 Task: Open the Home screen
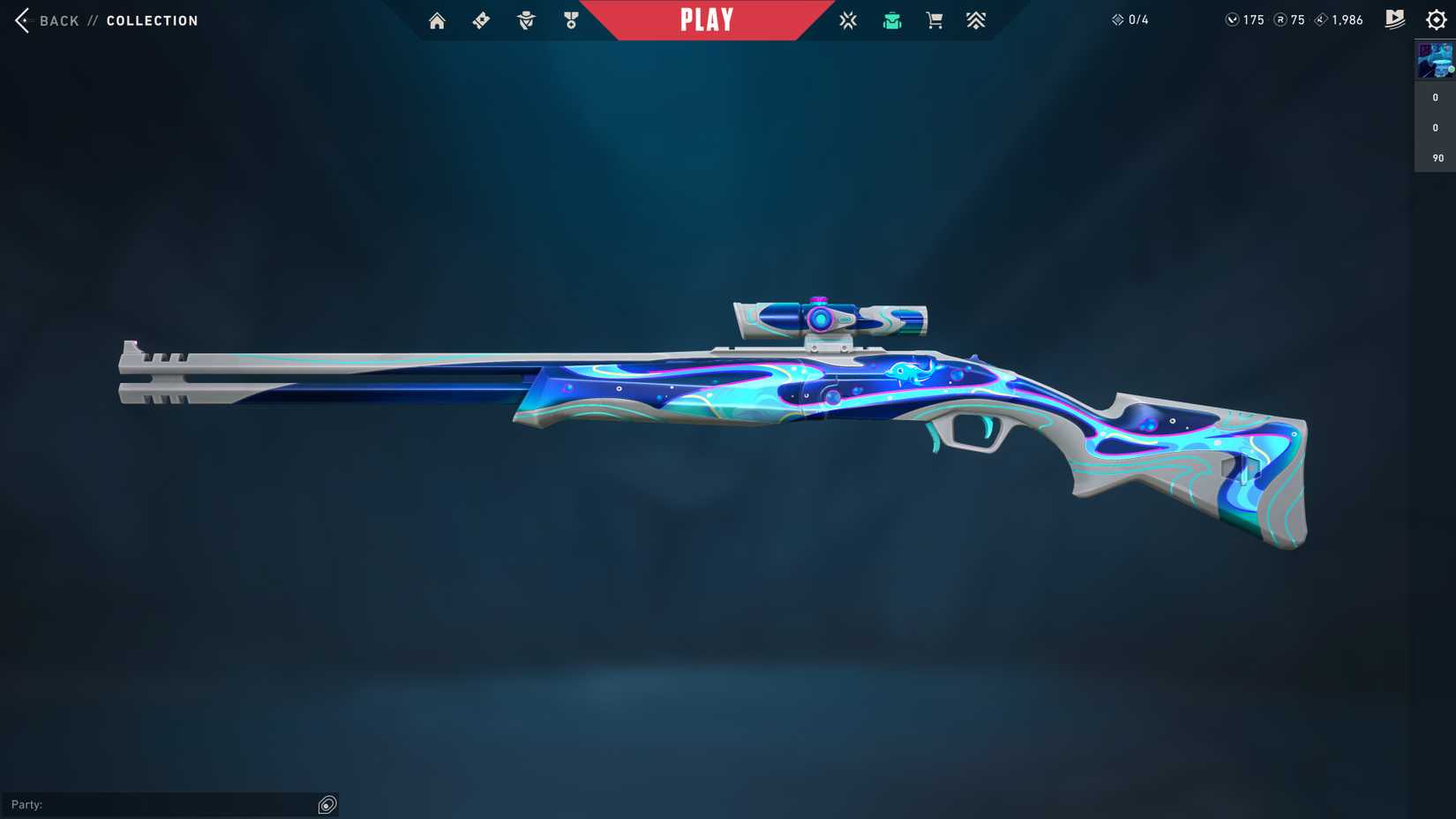(x=437, y=19)
